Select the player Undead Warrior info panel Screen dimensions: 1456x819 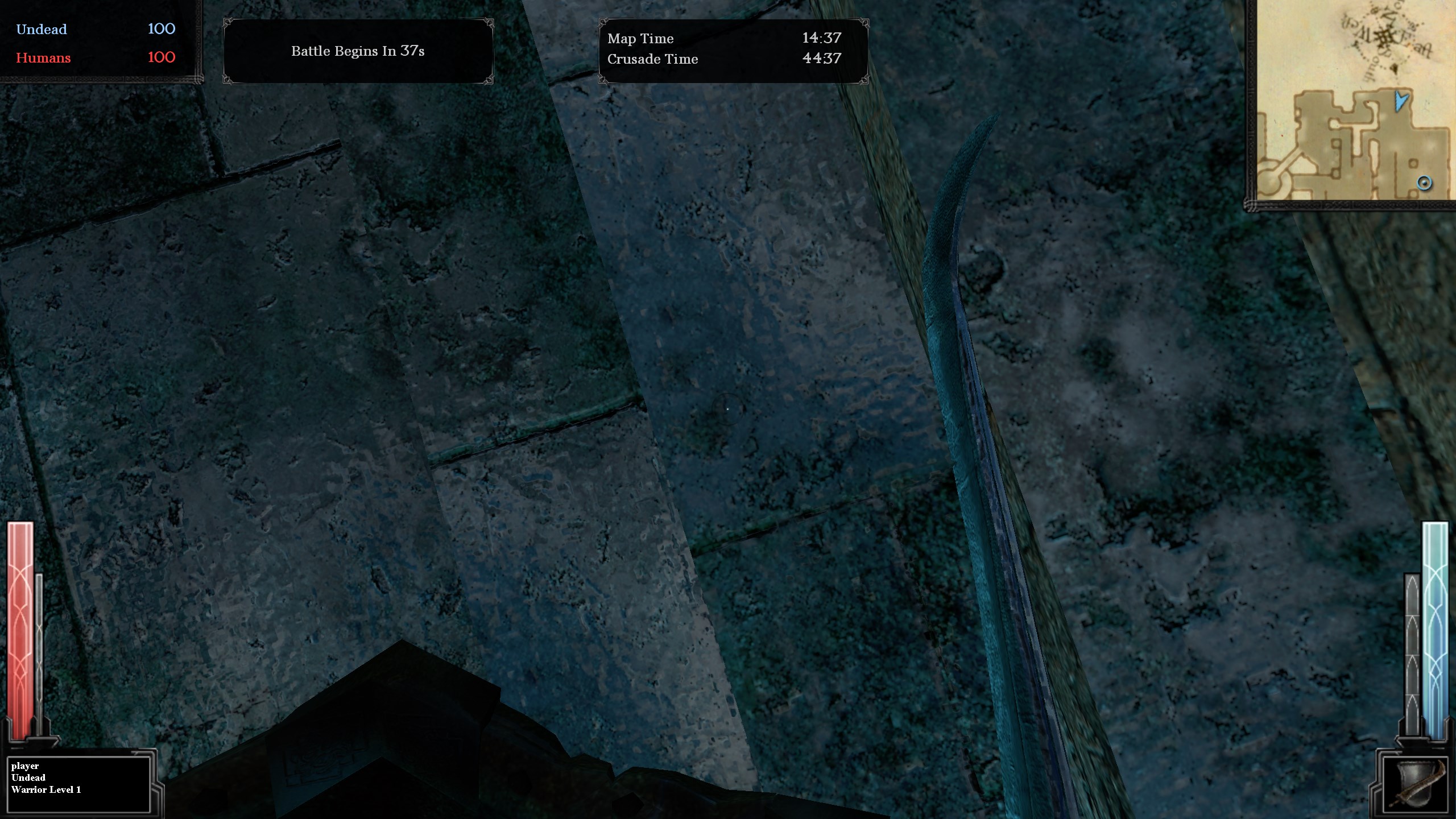(79, 784)
